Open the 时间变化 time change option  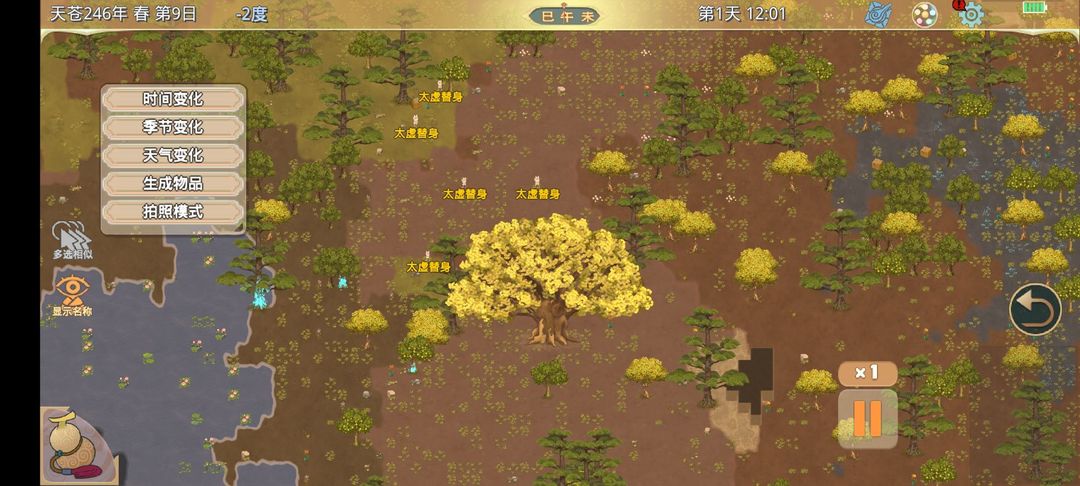click(x=173, y=99)
